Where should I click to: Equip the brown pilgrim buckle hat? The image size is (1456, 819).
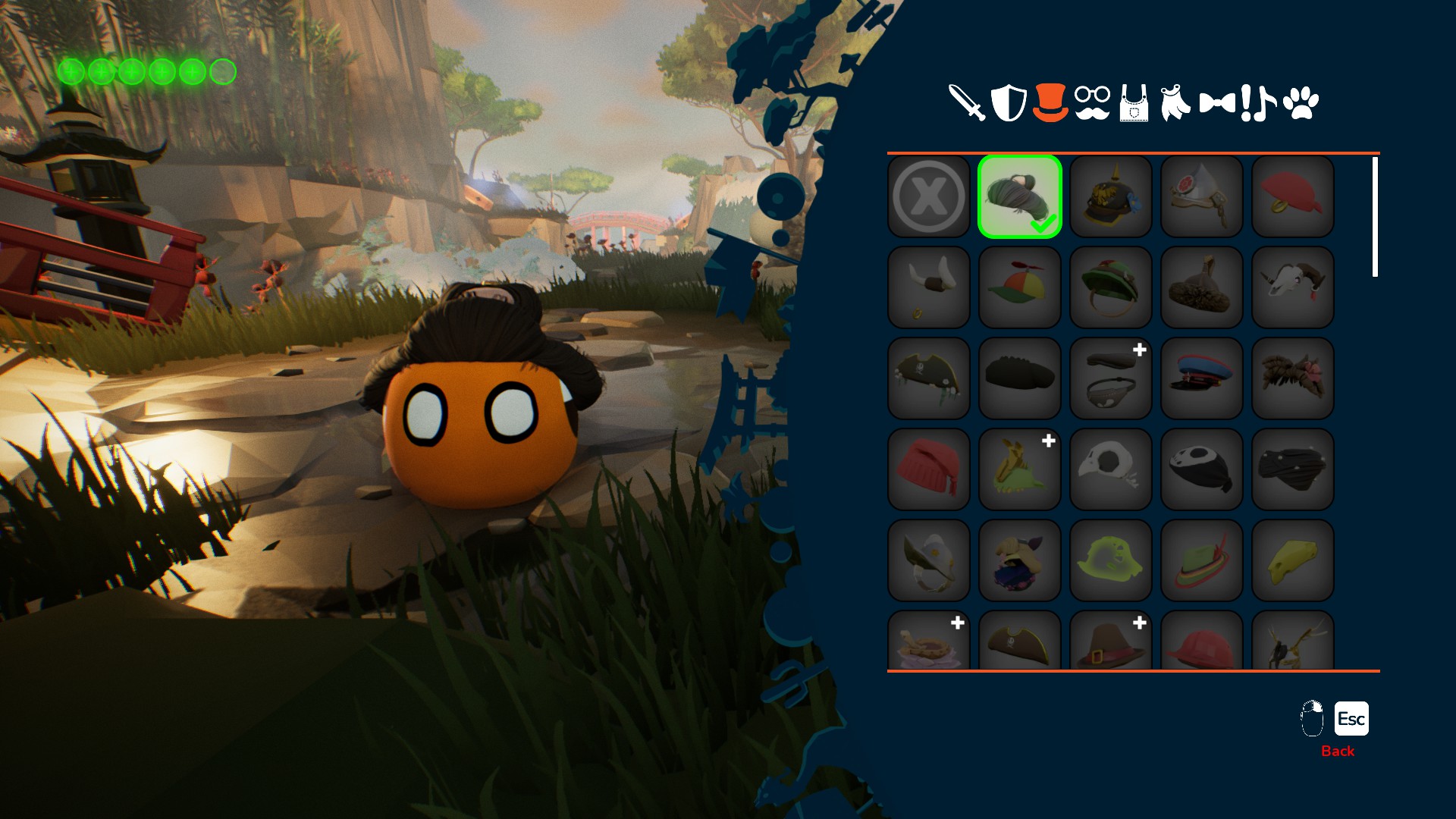1111,642
